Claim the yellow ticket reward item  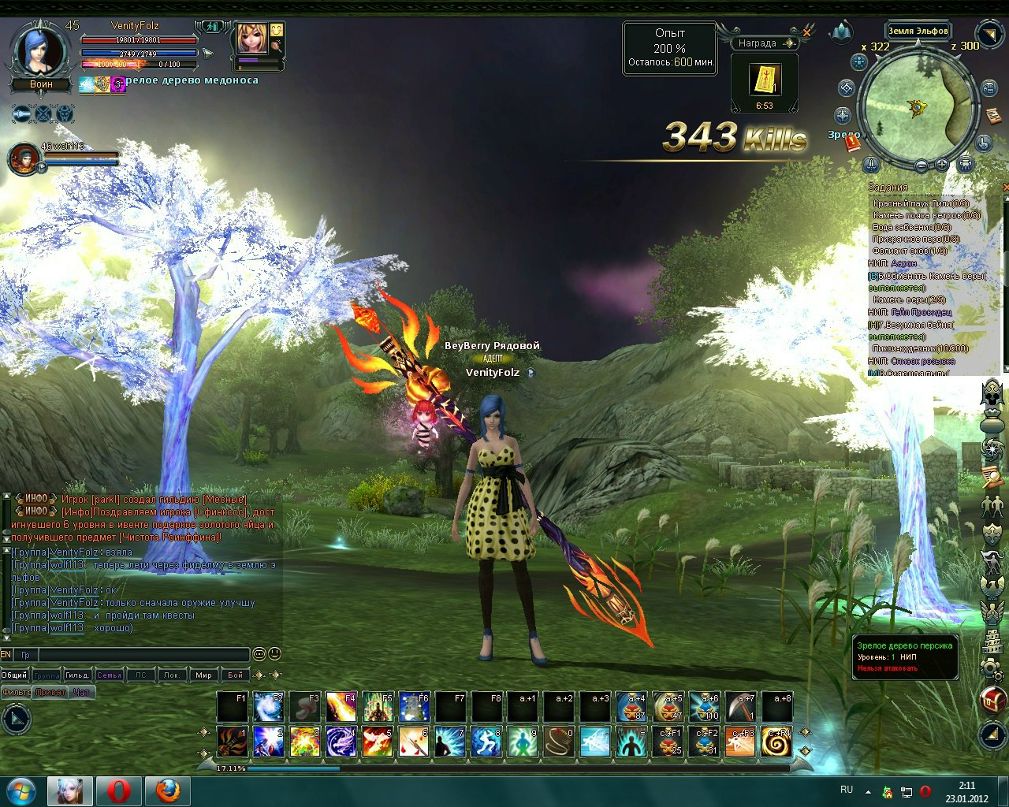(x=765, y=78)
